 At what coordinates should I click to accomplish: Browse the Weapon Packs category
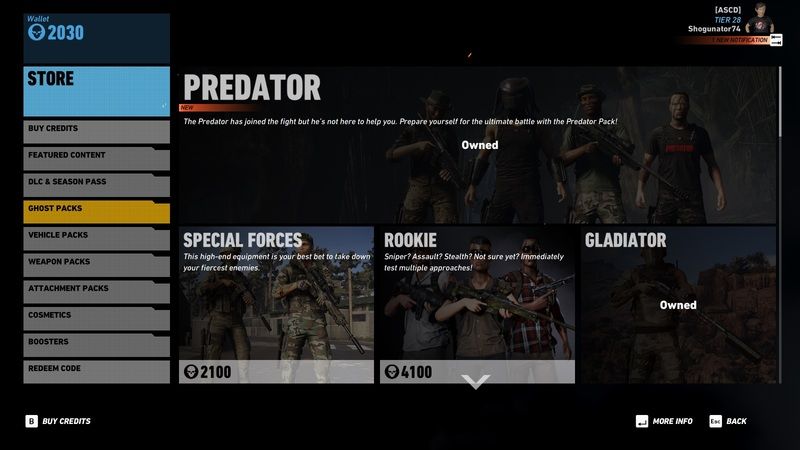(x=96, y=262)
